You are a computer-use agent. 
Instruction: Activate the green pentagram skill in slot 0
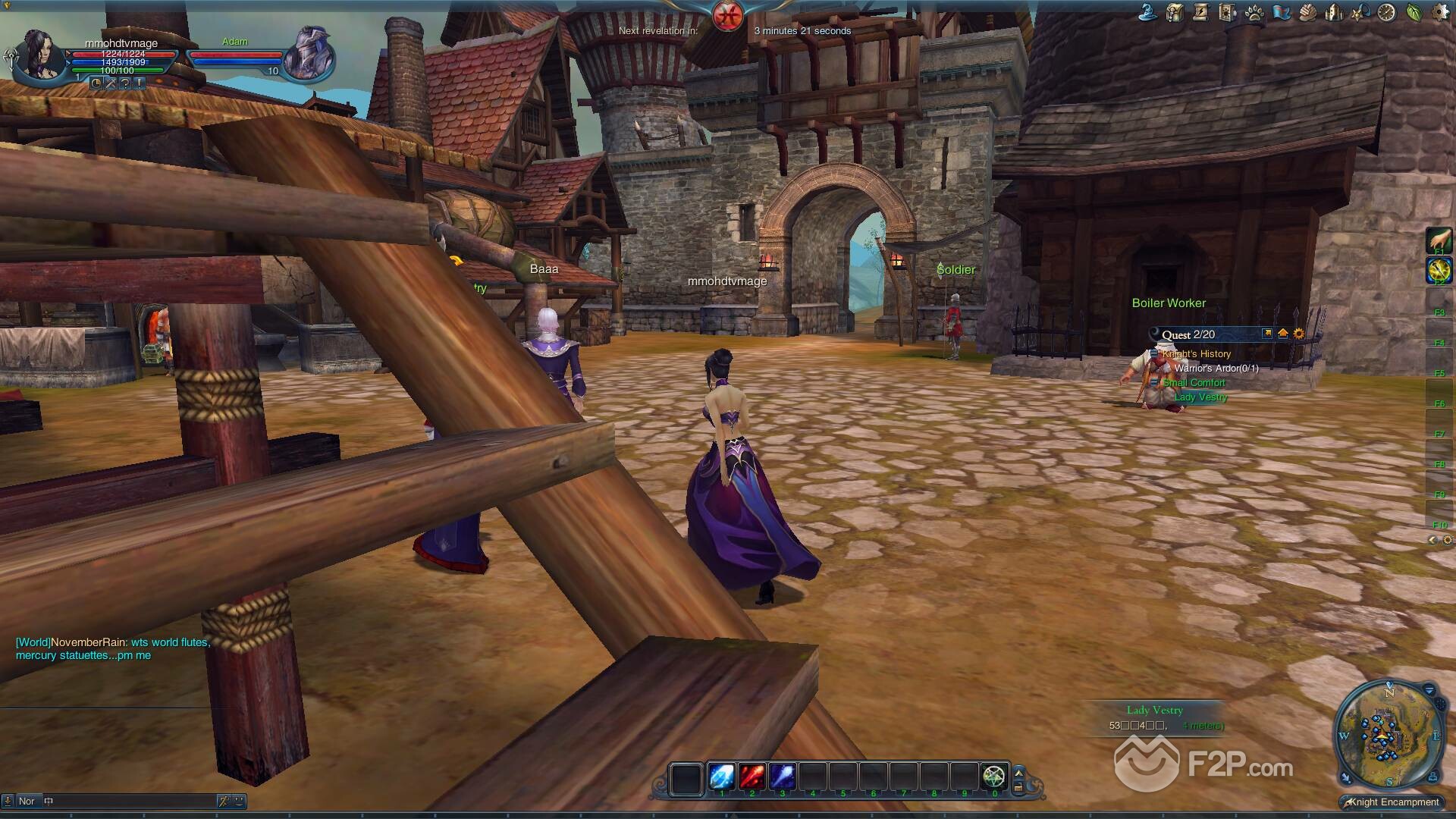[x=994, y=777]
